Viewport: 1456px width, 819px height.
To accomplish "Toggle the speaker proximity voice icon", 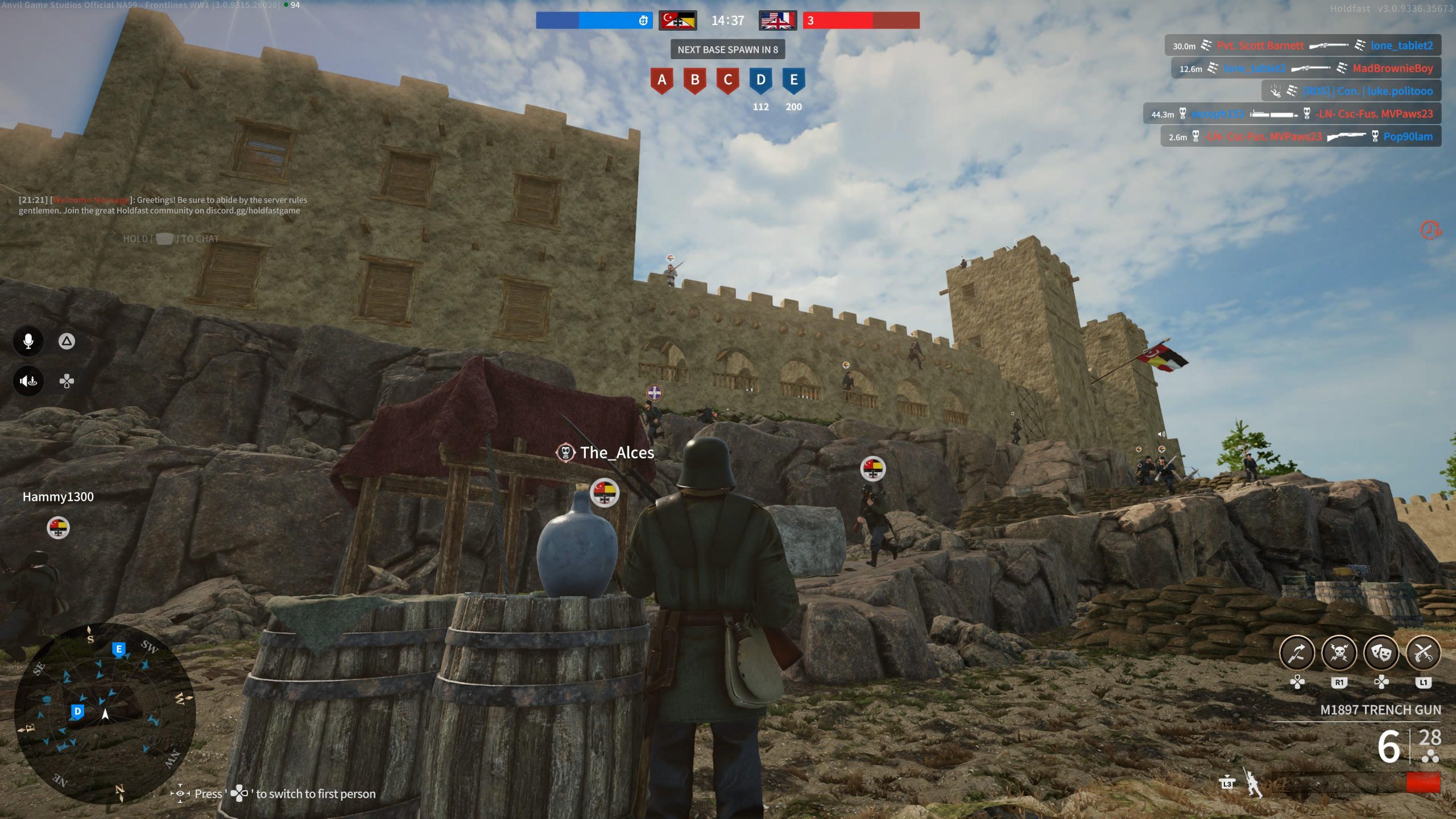I will [28, 381].
